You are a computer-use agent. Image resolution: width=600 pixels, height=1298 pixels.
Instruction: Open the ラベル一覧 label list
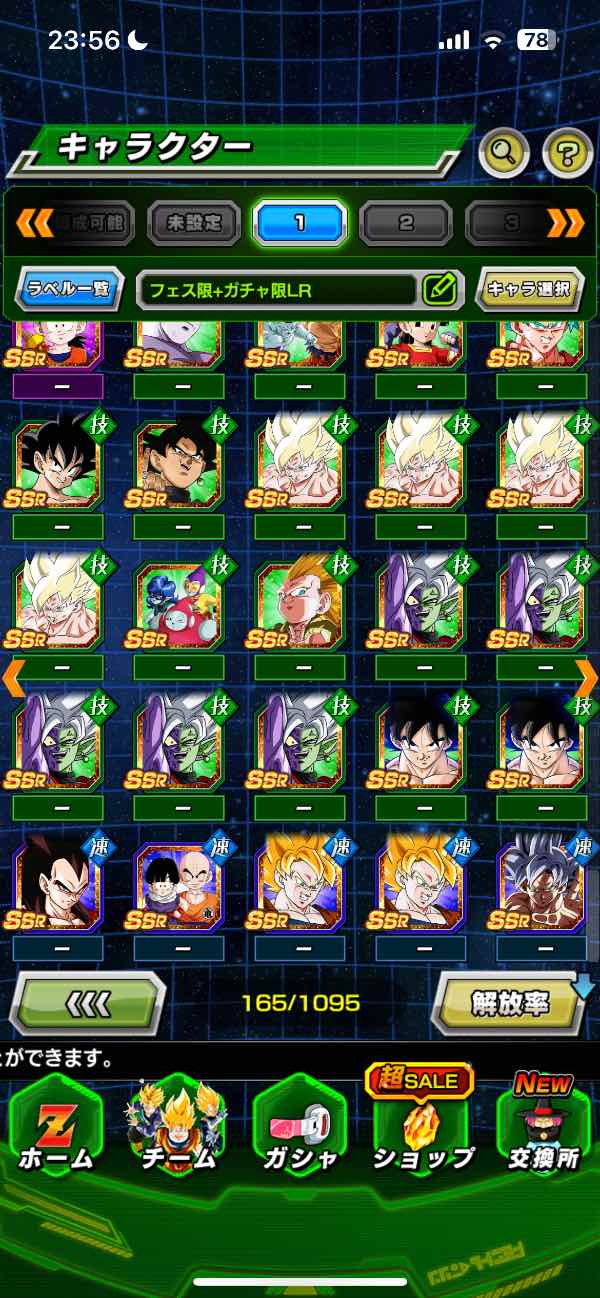(x=70, y=290)
